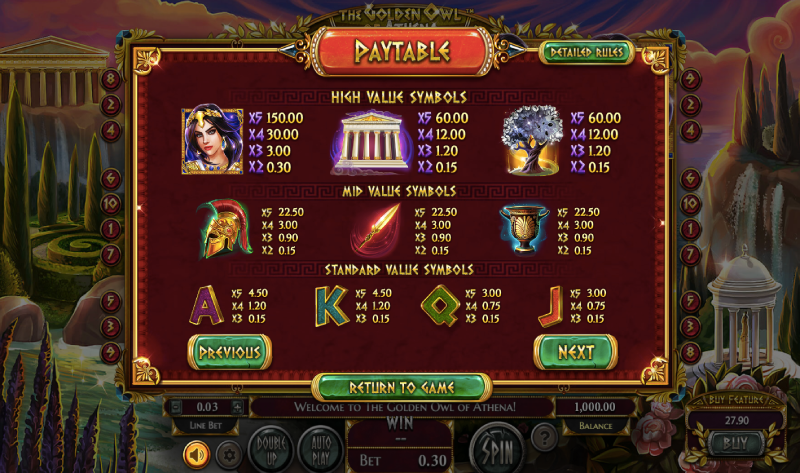
Task: Show help with the question mark button
Action: [x=543, y=437]
